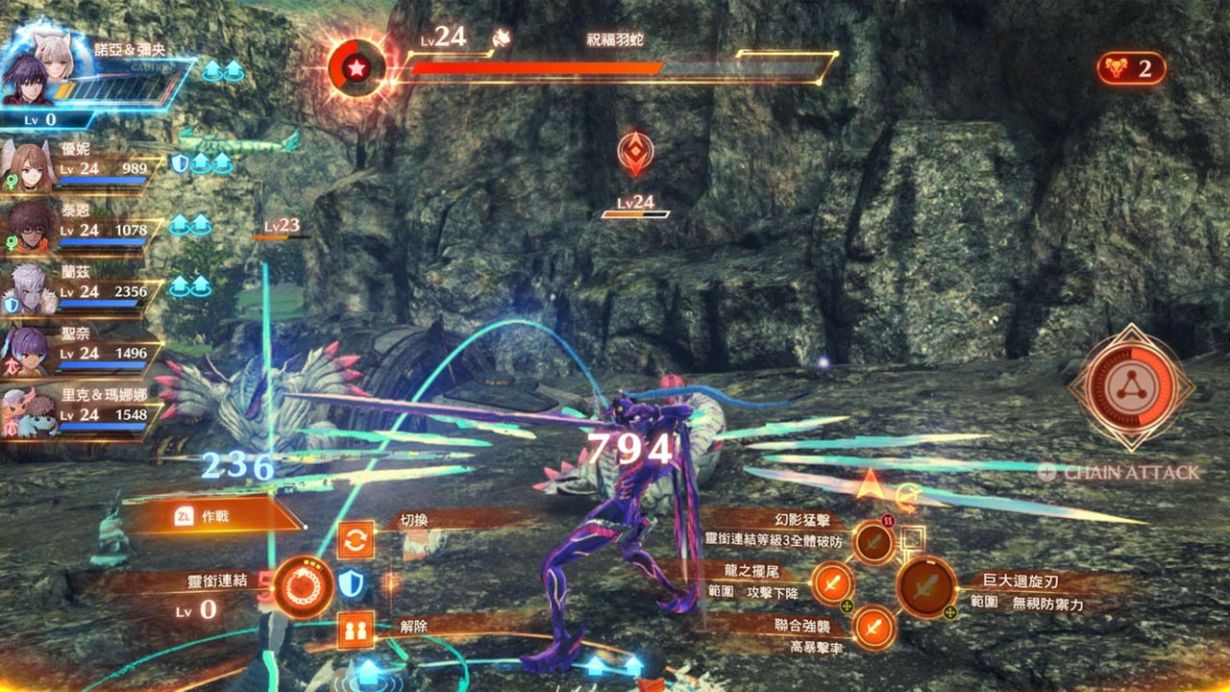
Task: Click the 切換 switch icon
Action: [355, 540]
